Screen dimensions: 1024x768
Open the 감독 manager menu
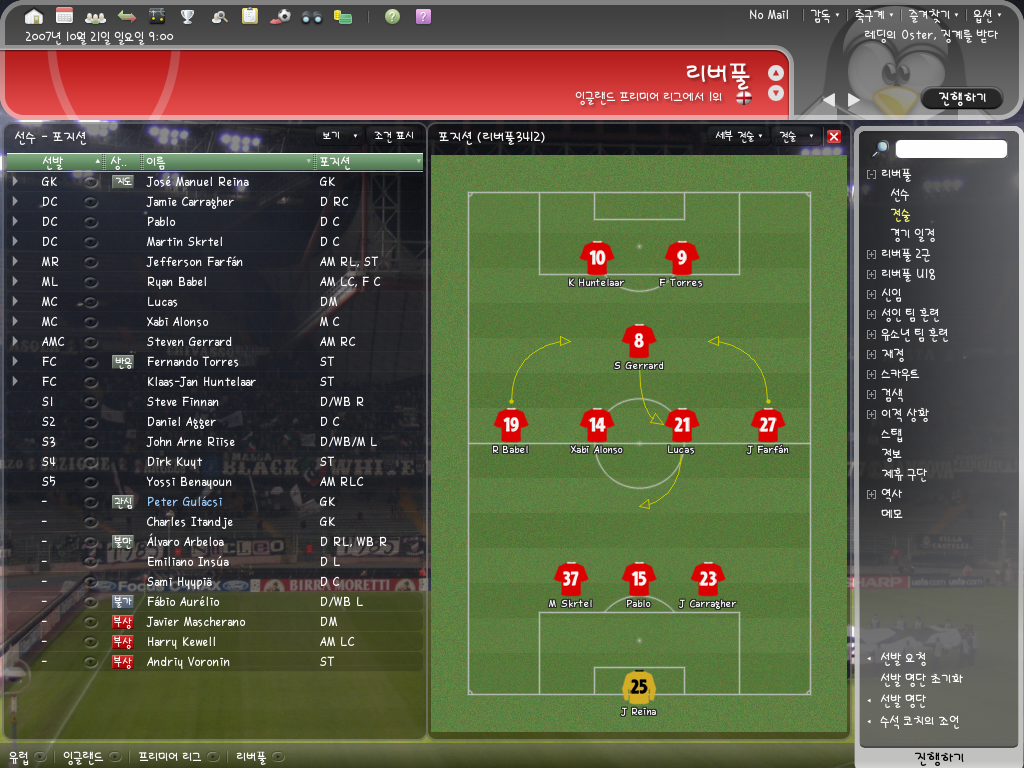(x=823, y=15)
